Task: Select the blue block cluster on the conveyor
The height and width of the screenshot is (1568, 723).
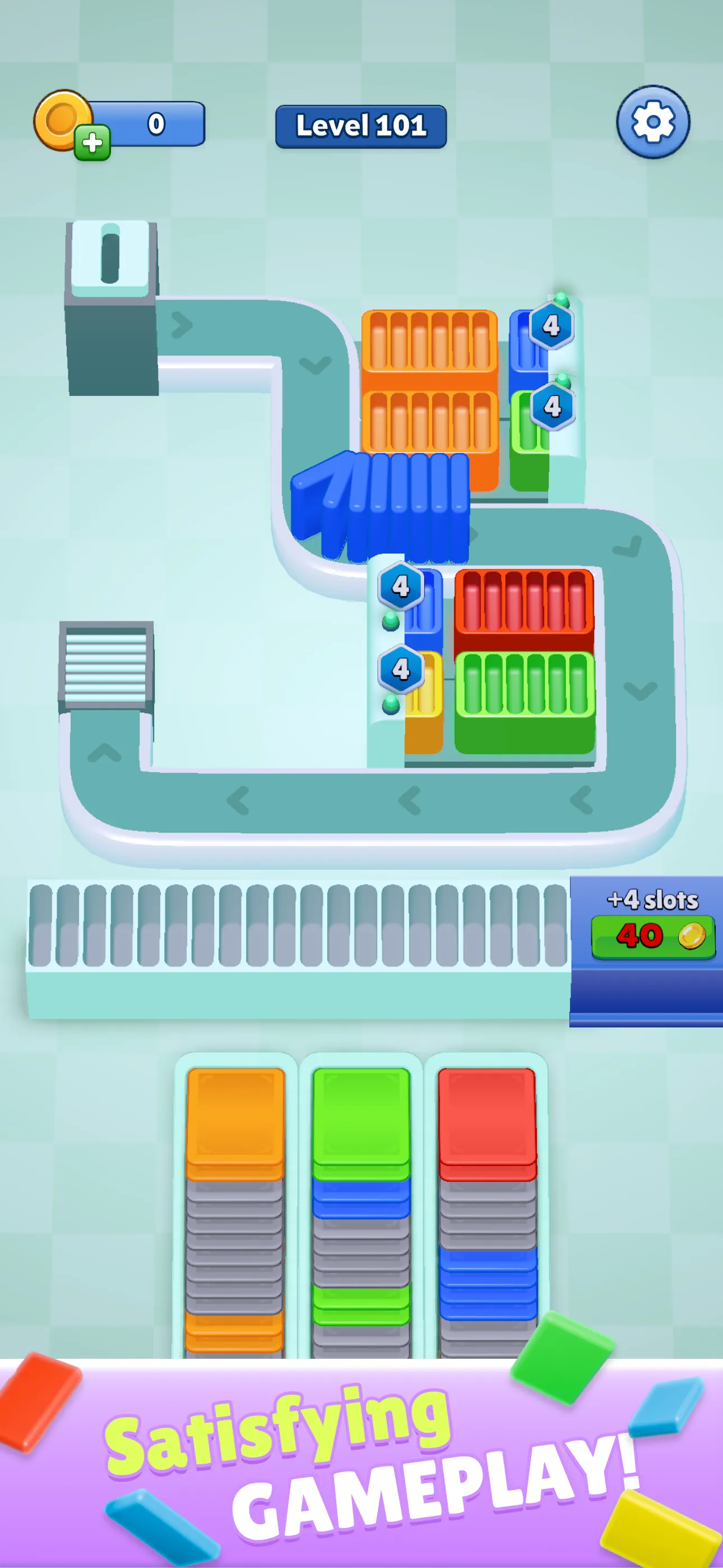Action: point(383,511)
